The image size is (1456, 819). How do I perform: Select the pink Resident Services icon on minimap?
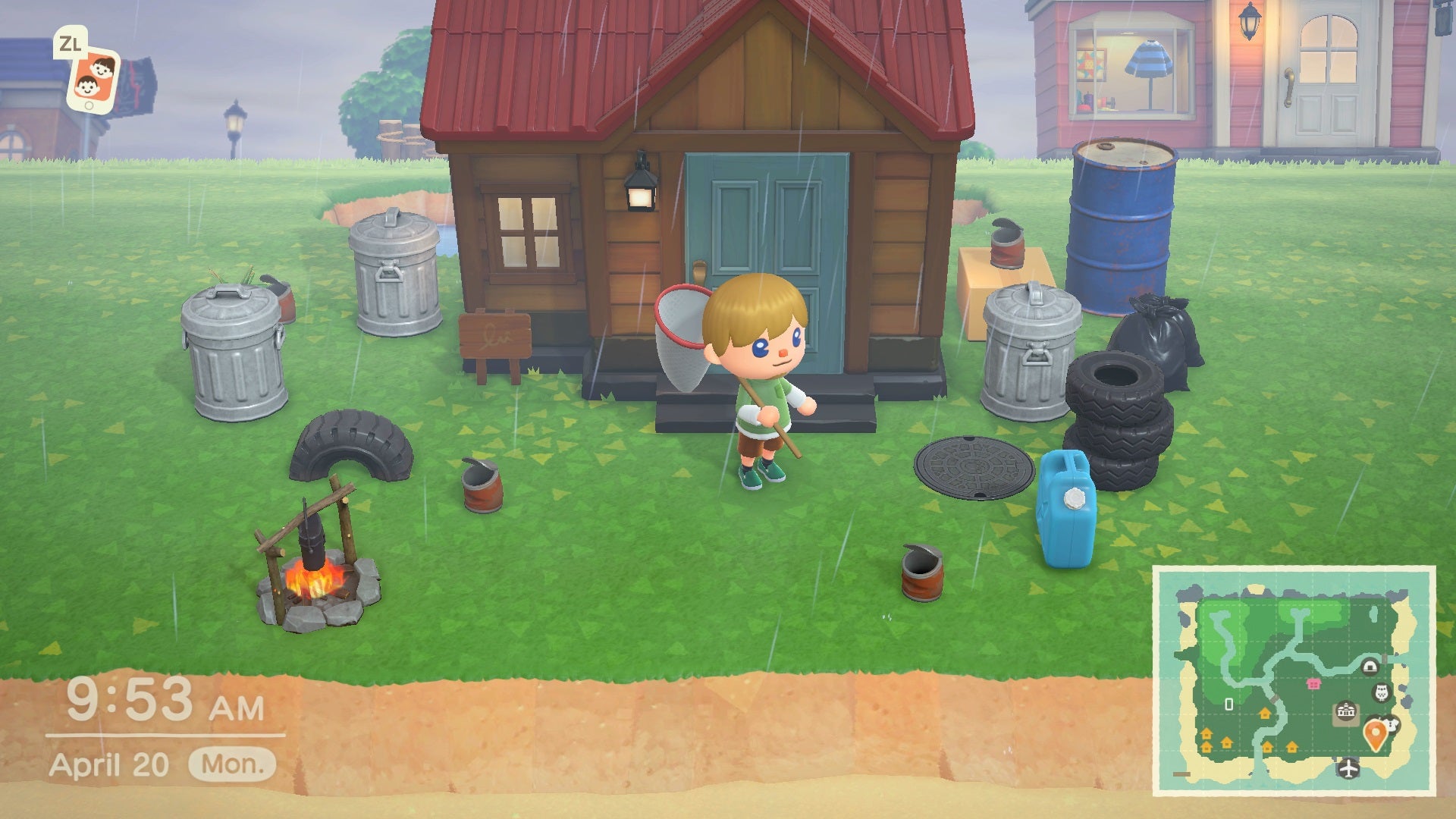point(1313,683)
